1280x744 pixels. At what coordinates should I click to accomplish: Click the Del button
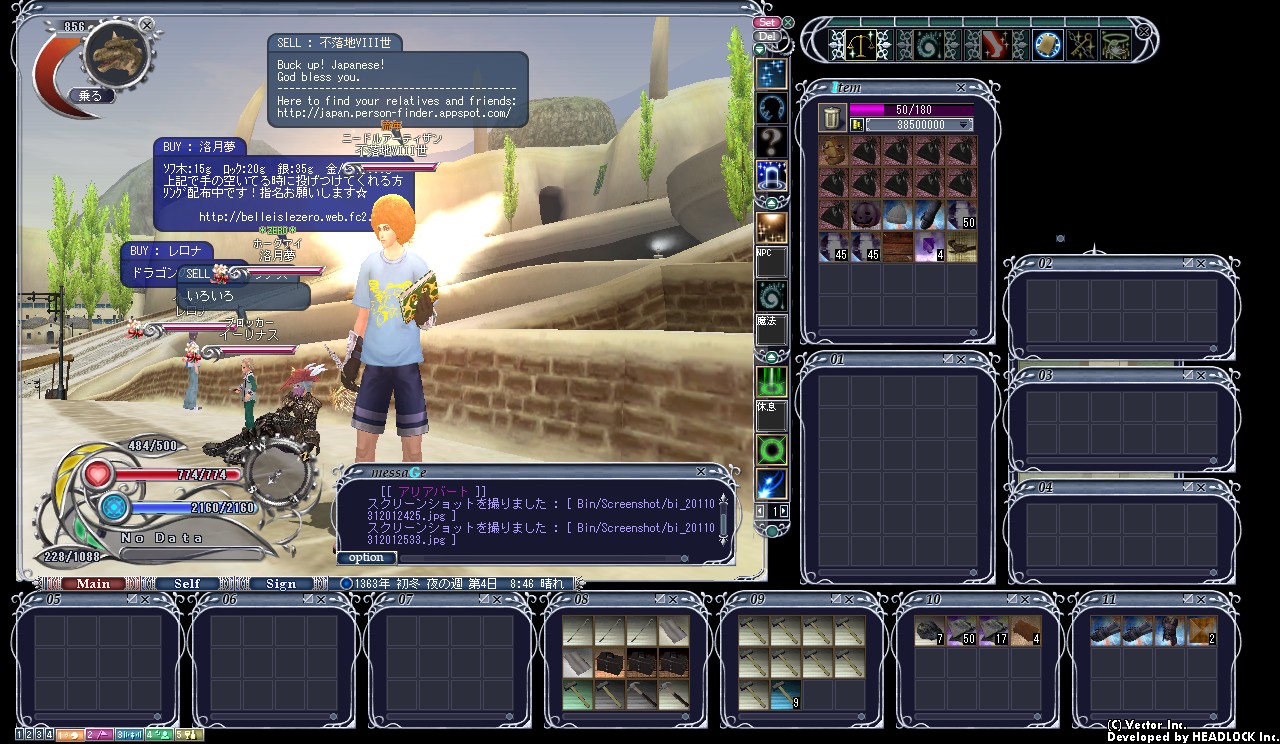coord(767,37)
